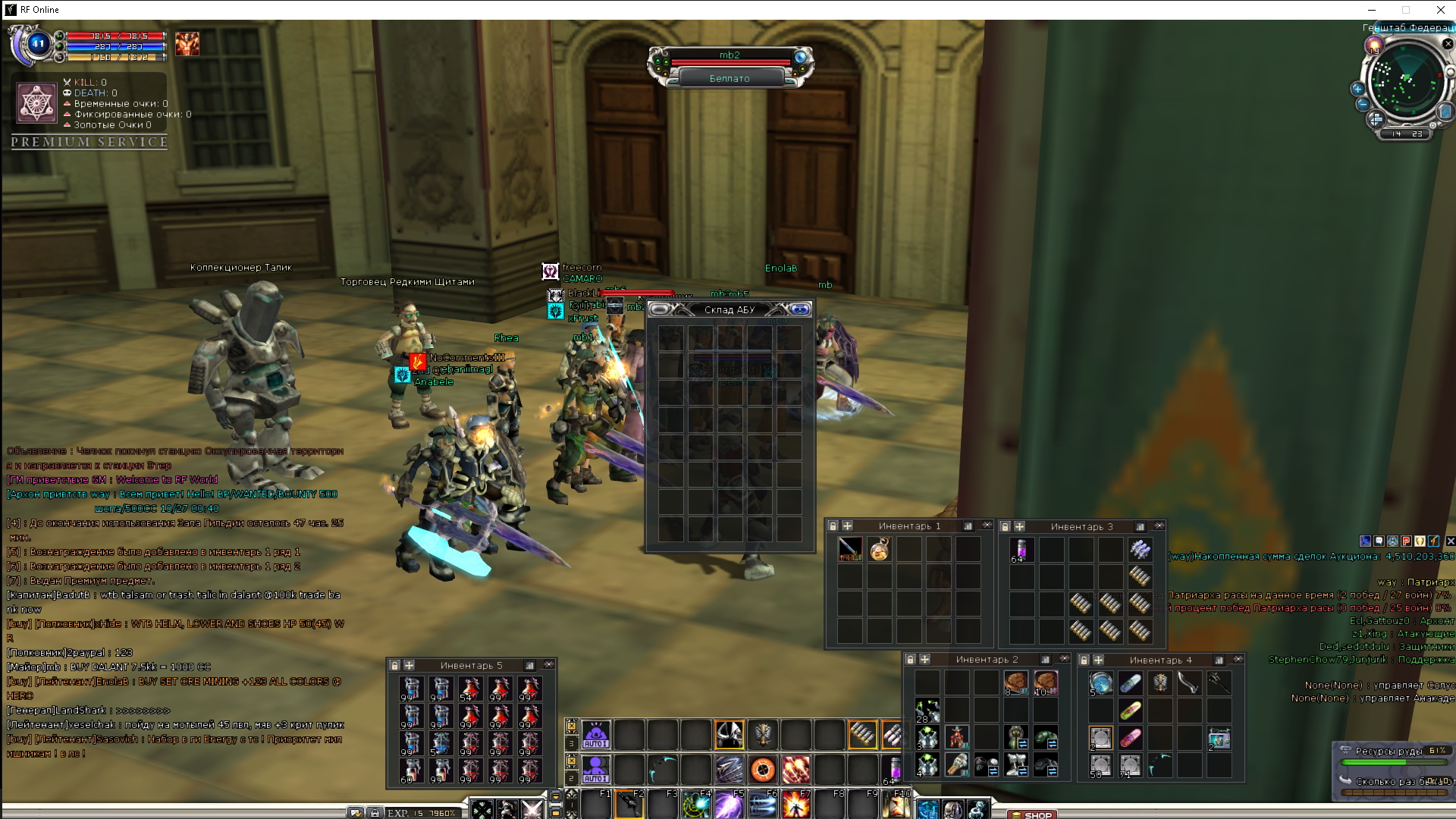Click the blue orb item in Инвентарь 4
The width and height of the screenshot is (1456, 819).
point(1100,683)
